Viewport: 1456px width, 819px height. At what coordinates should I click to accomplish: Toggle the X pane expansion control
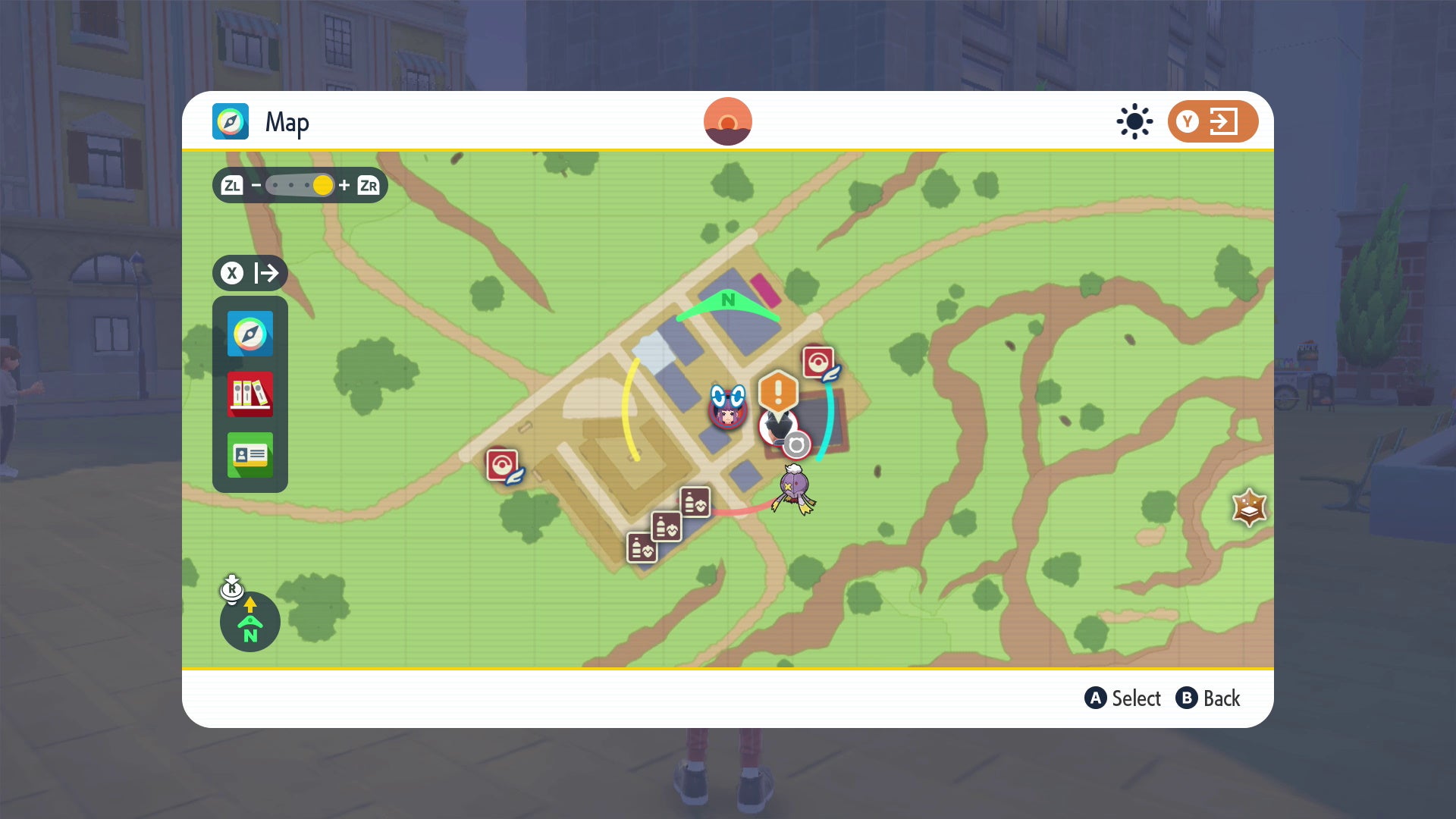[x=249, y=273]
